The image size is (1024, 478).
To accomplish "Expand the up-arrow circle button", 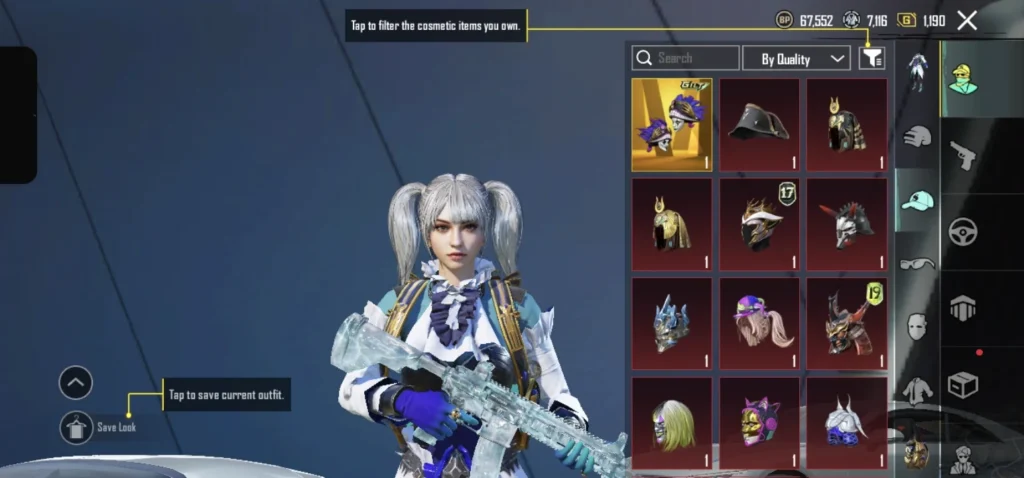I will pos(76,382).
